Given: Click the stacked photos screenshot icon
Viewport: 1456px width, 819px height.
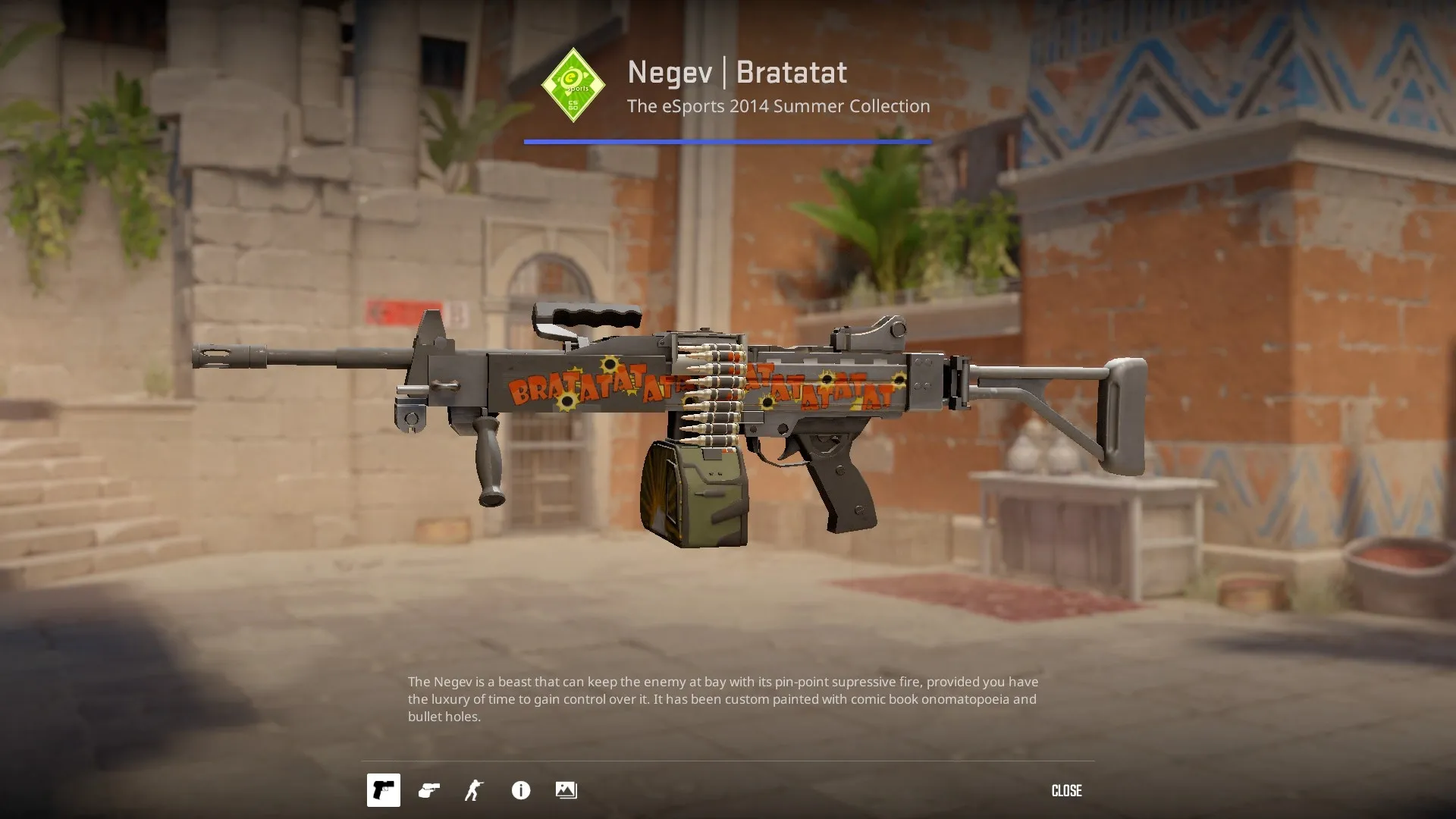Looking at the screenshot, I should point(566,790).
